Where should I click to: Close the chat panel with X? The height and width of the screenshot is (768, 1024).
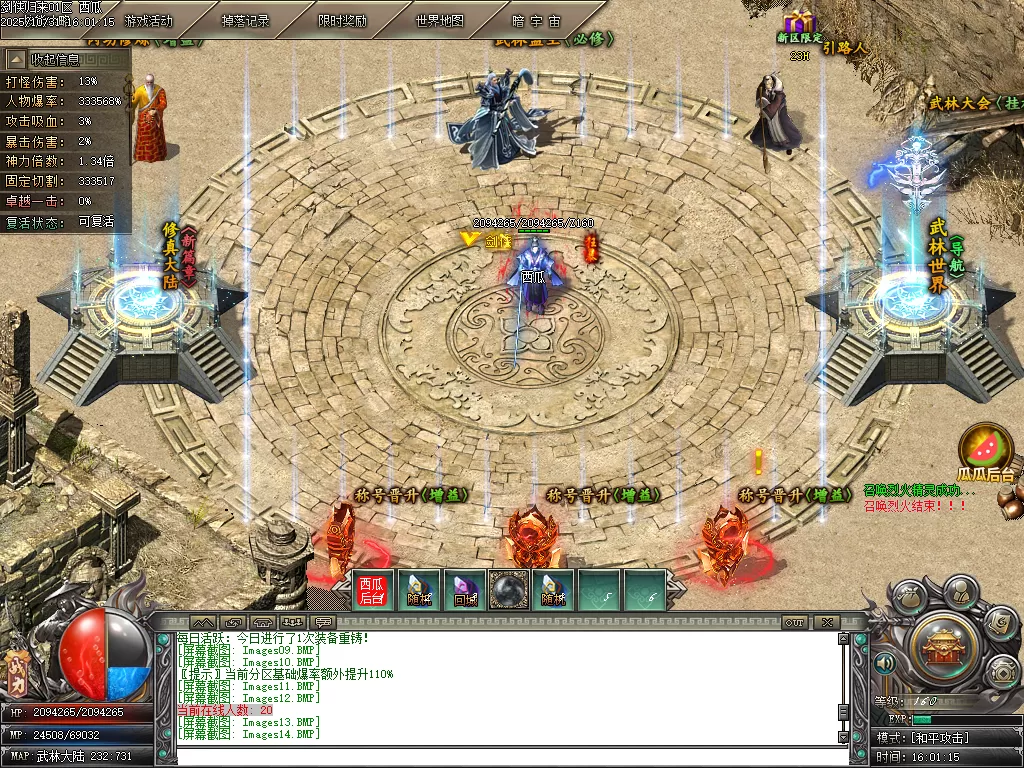pos(826,622)
